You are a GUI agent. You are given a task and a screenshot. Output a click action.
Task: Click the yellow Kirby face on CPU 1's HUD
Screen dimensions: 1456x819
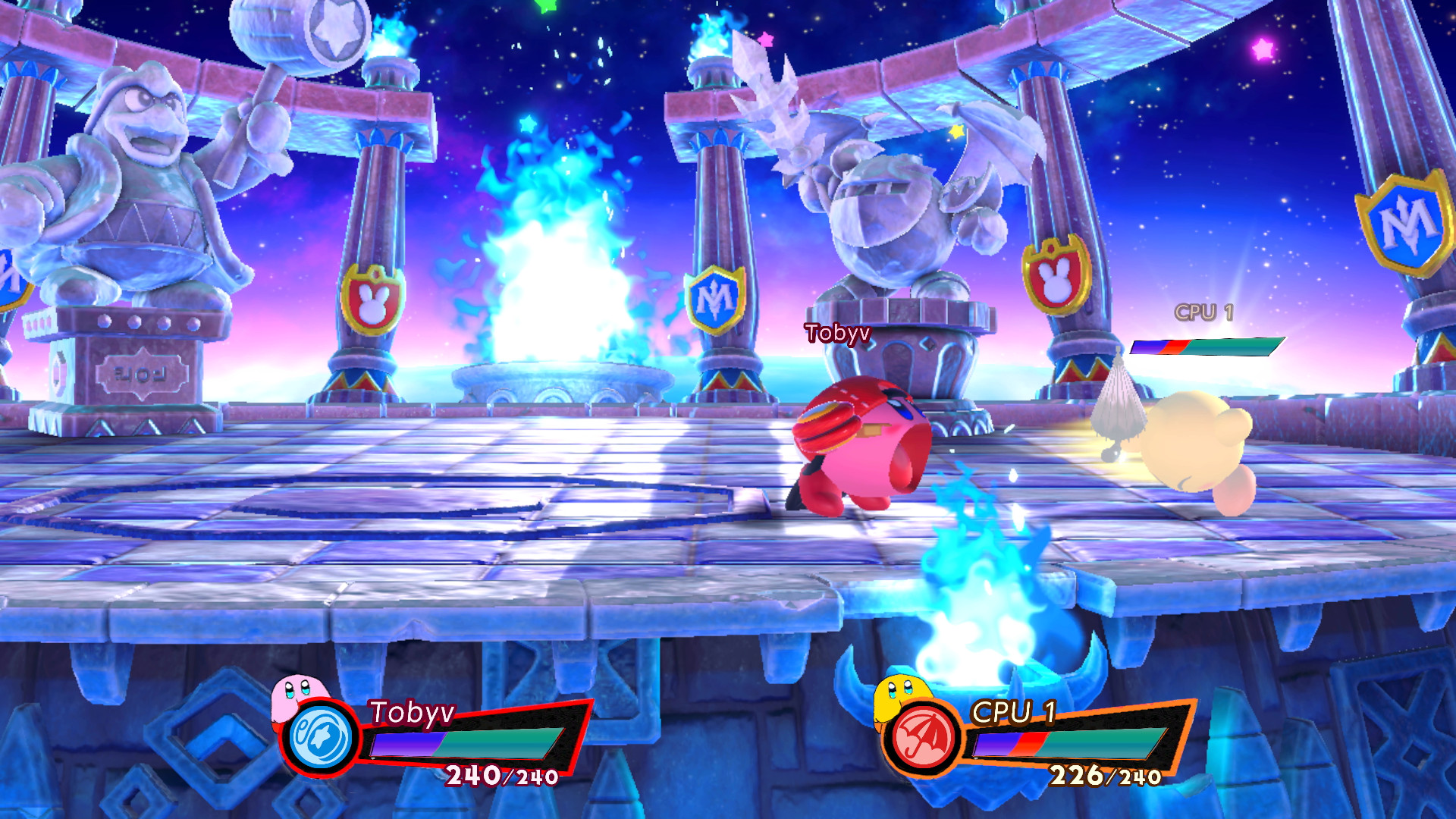coord(902,696)
